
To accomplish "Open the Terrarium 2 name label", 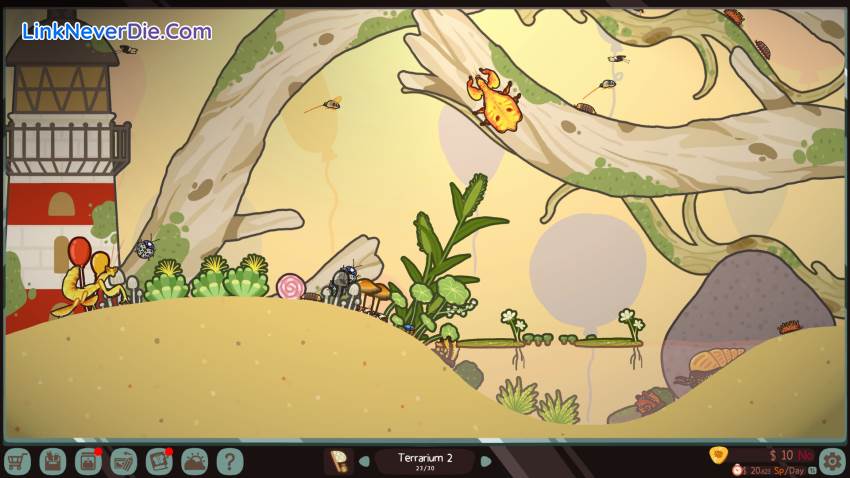I will click(x=425, y=459).
